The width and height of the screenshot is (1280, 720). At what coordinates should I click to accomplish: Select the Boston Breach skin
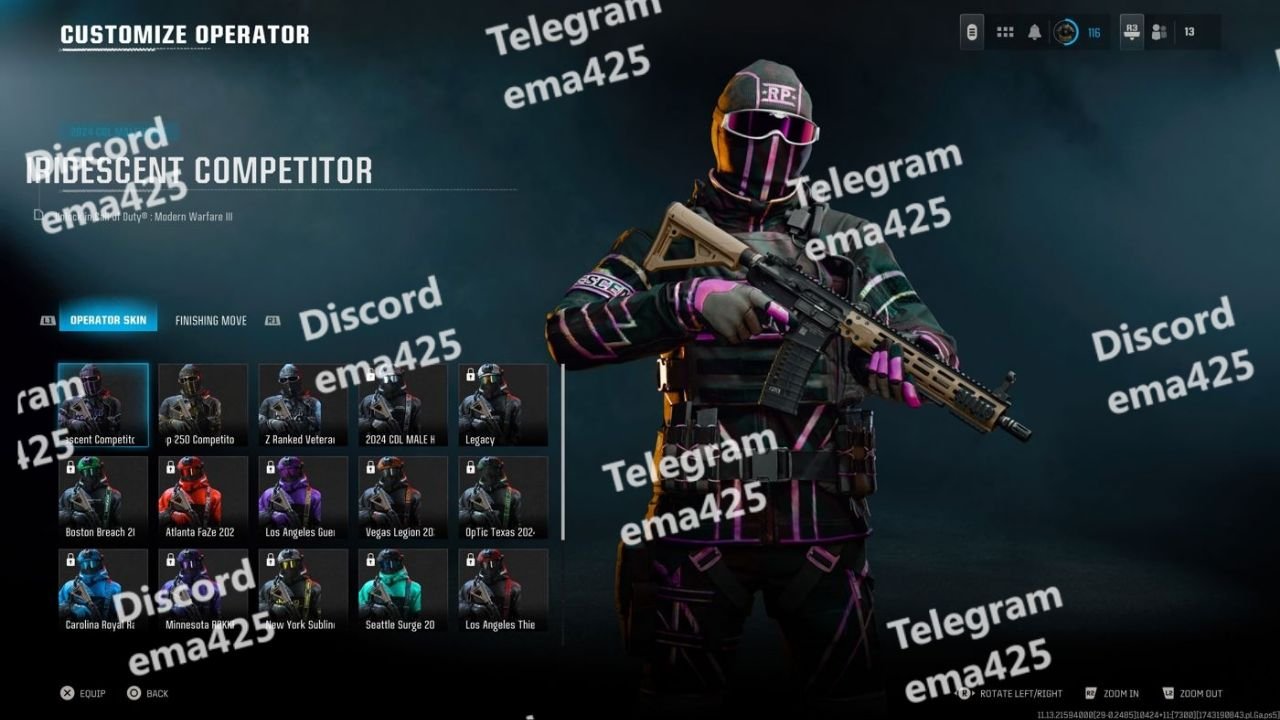(103, 497)
